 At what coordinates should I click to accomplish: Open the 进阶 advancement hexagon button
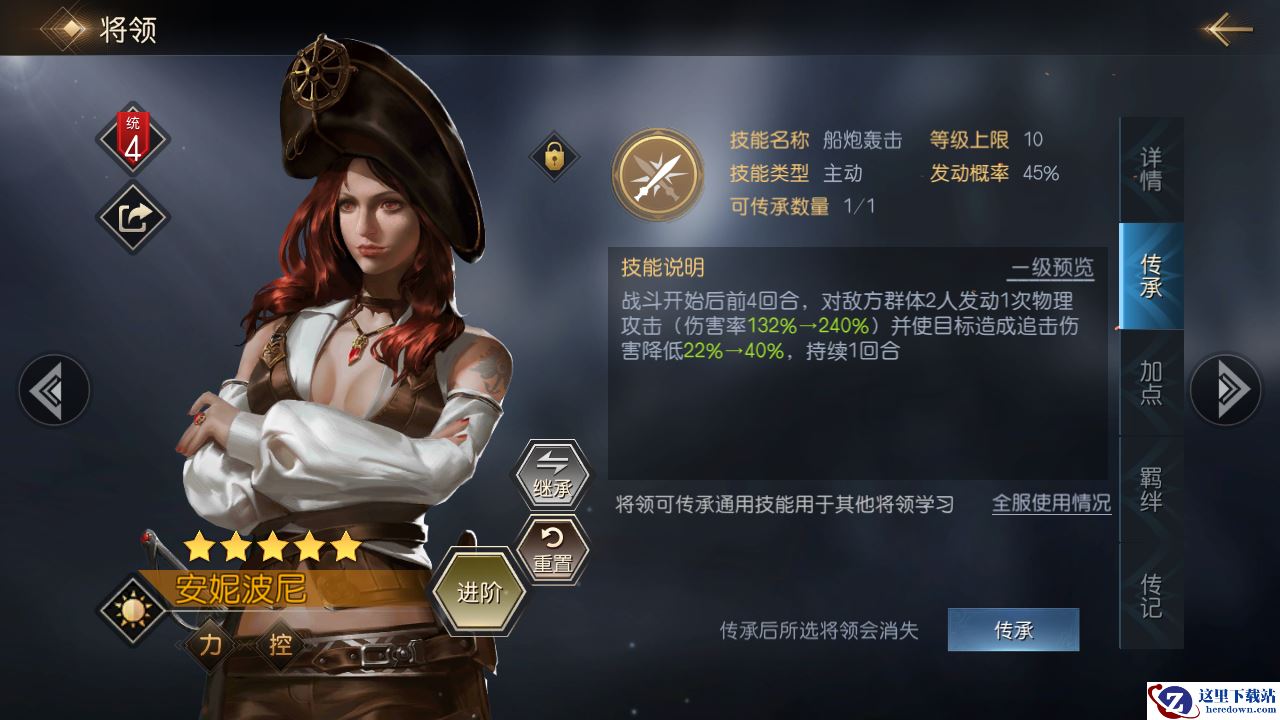point(478,592)
